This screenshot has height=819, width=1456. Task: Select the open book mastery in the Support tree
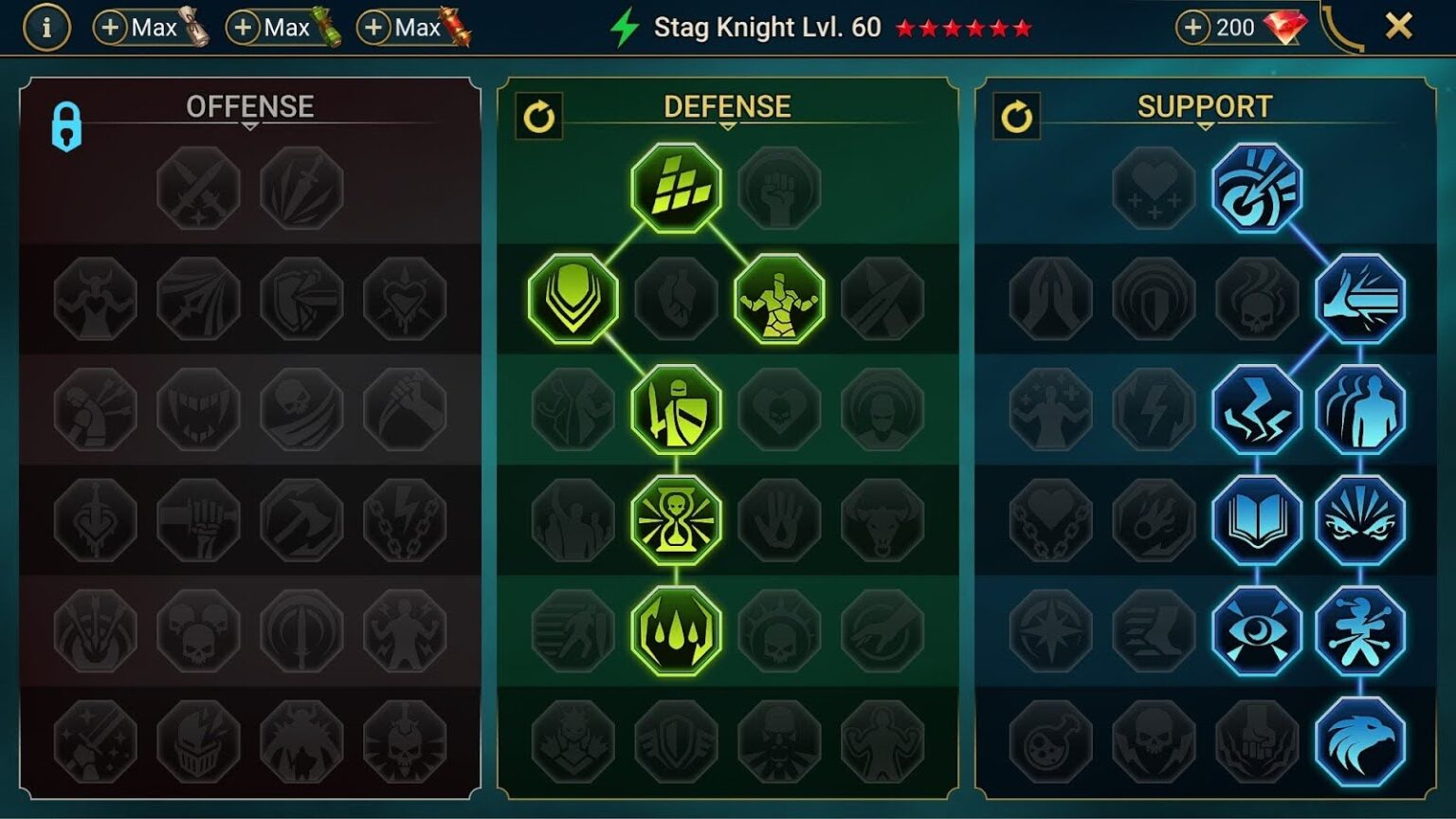(1256, 519)
